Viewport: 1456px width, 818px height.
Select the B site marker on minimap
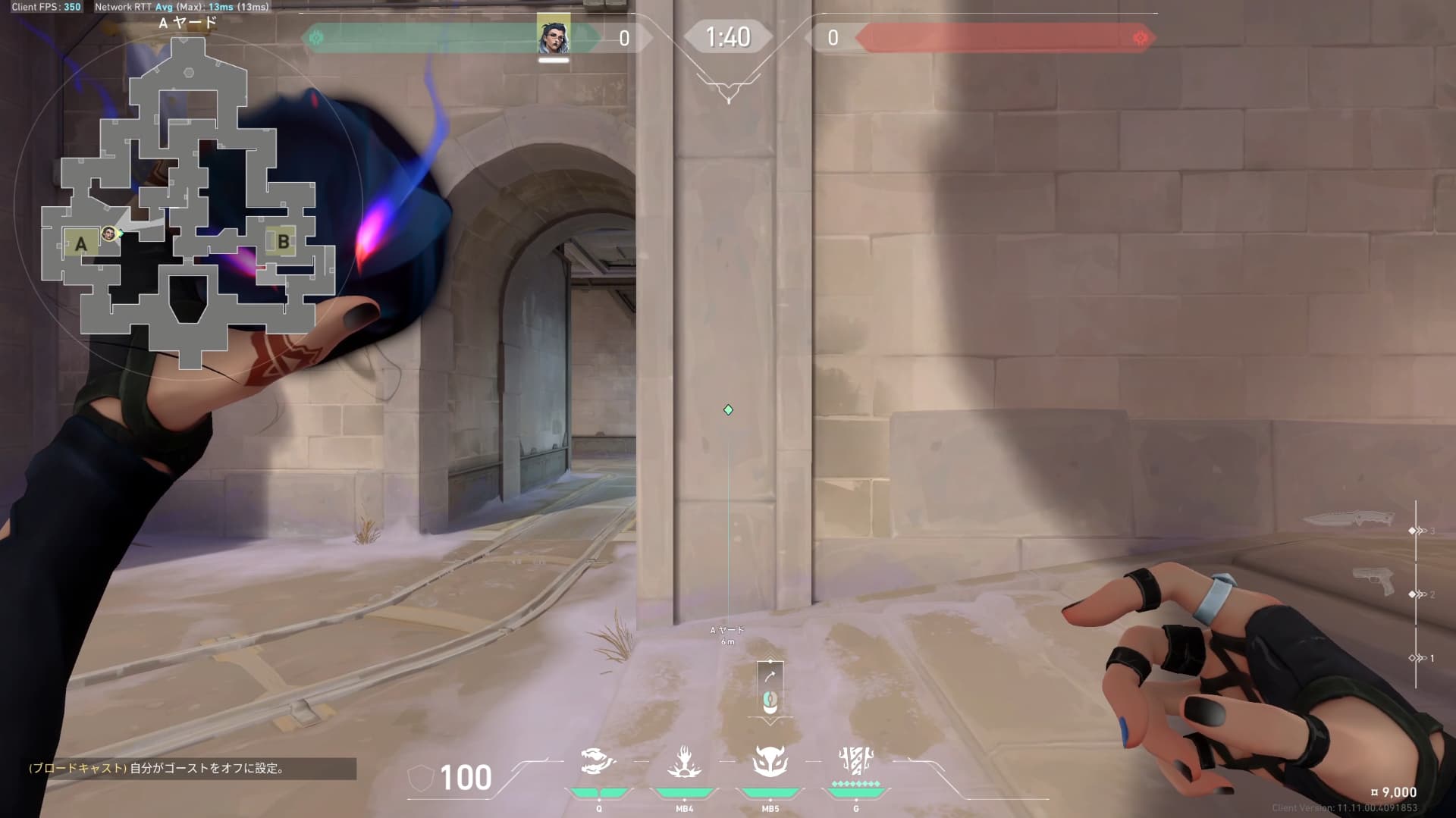point(283,242)
